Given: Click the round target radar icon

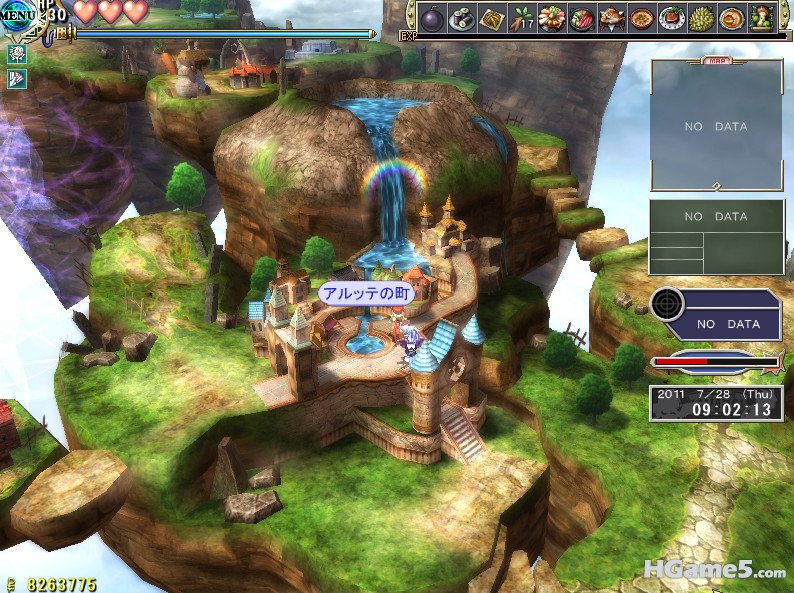Looking at the screenshot, I should click(668, 304).
